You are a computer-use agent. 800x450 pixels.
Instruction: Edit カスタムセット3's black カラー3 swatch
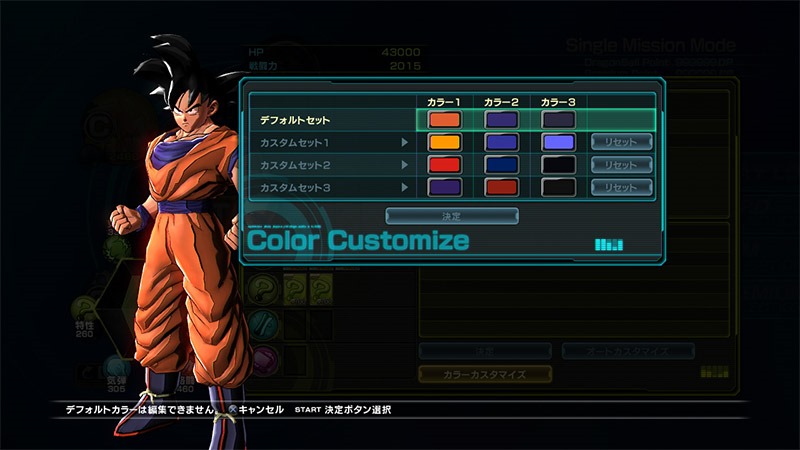click(x=558, y=187)
